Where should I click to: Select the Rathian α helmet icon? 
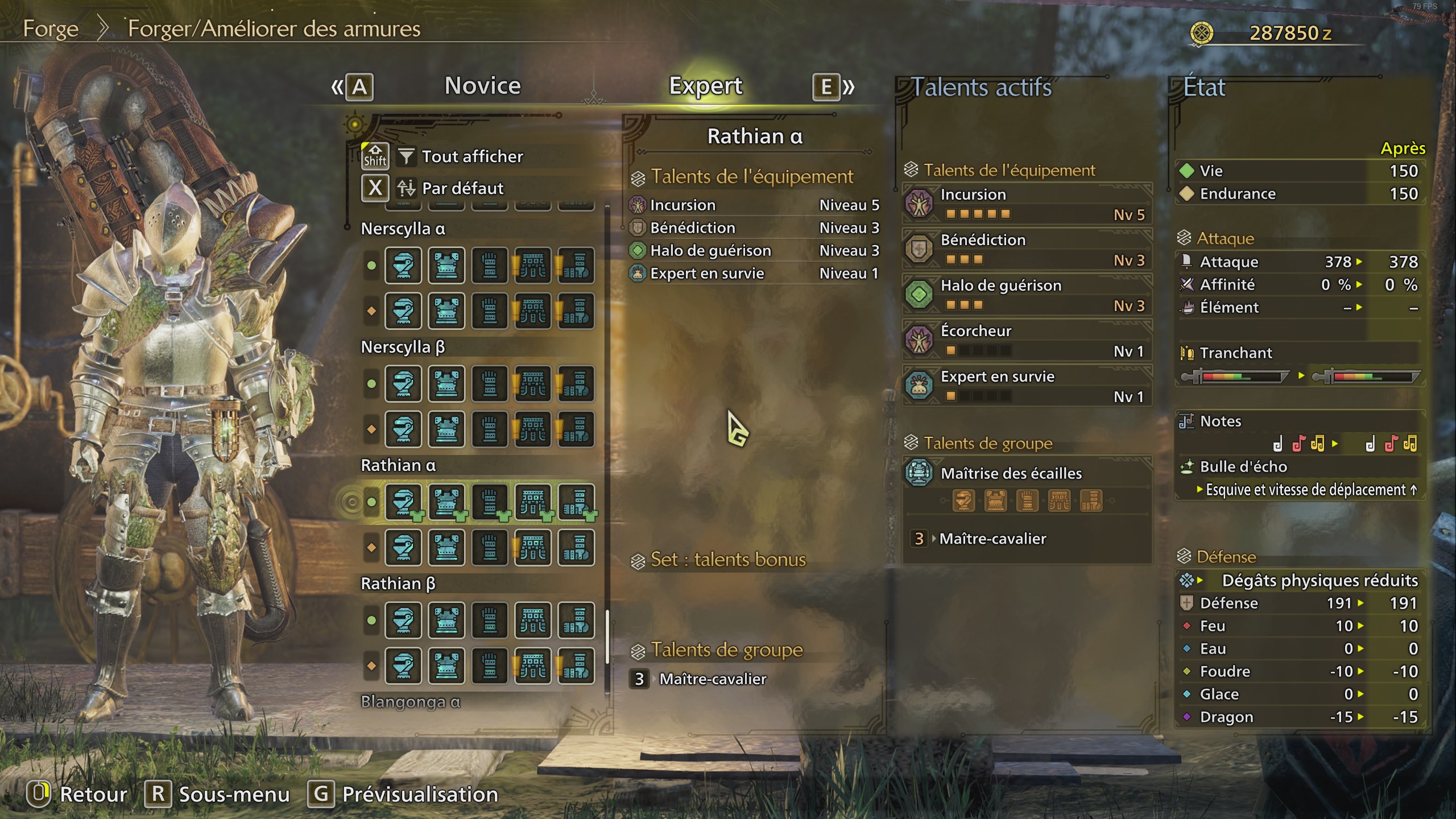coord(403,503)
